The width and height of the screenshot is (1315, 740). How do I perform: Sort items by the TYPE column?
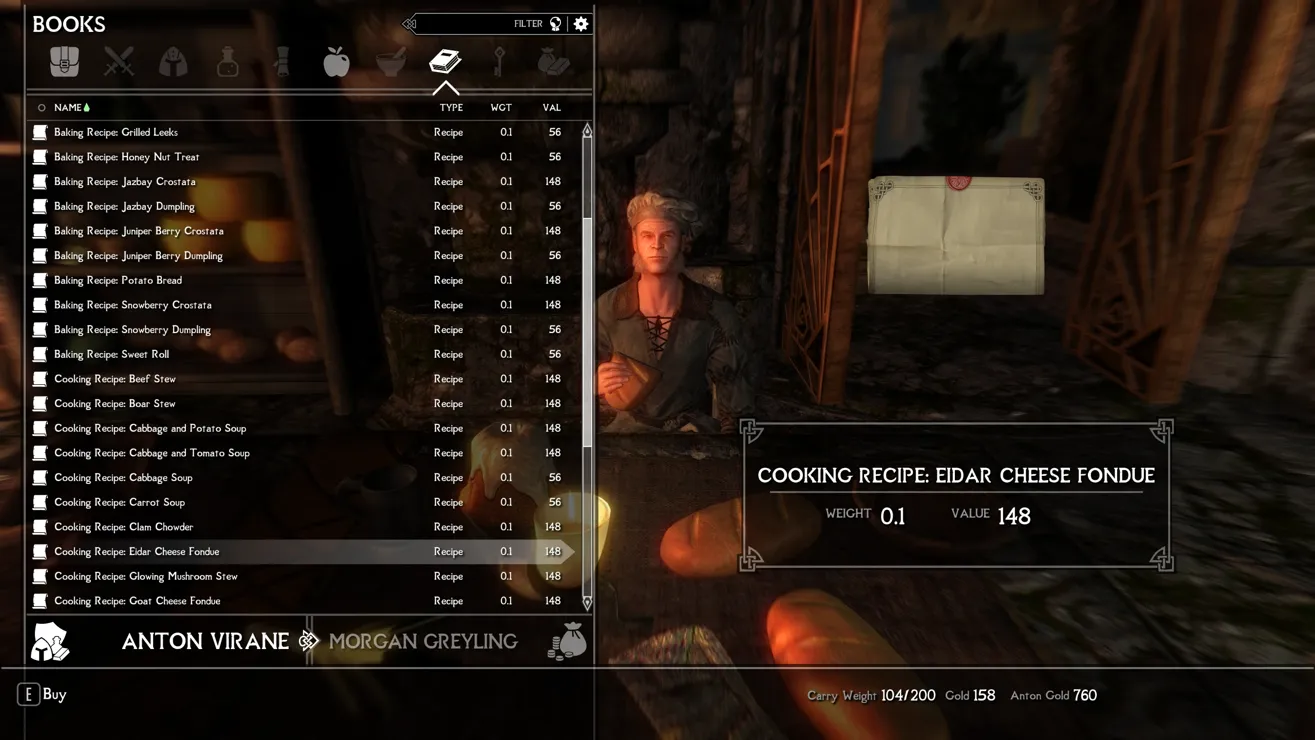coord(451,108)
